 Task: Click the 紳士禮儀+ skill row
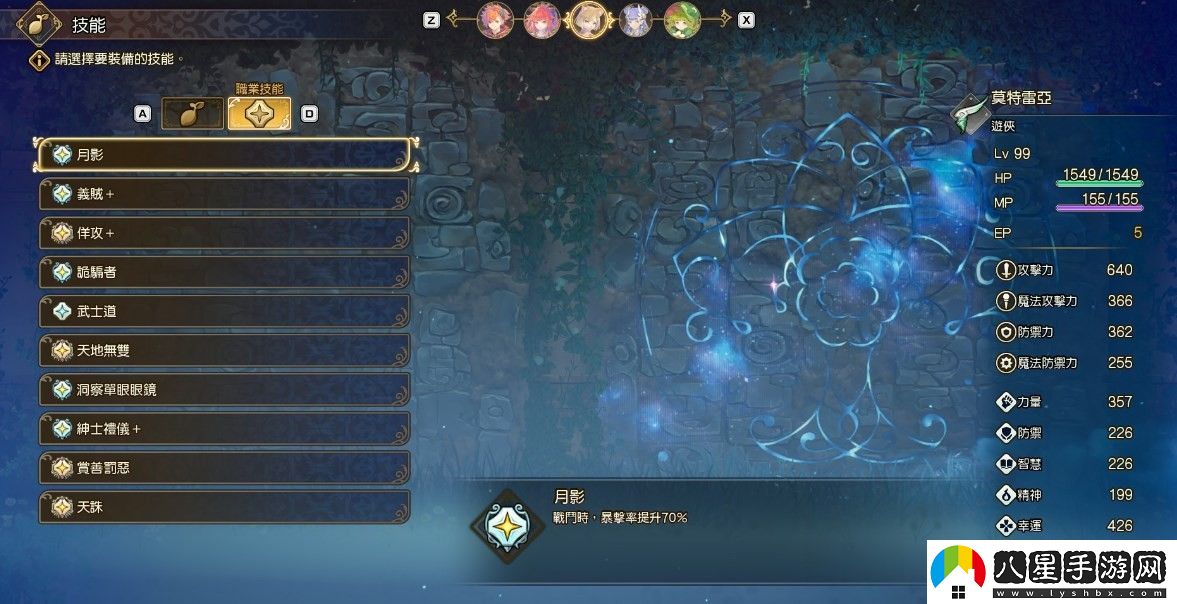click(x=225, y=429)
